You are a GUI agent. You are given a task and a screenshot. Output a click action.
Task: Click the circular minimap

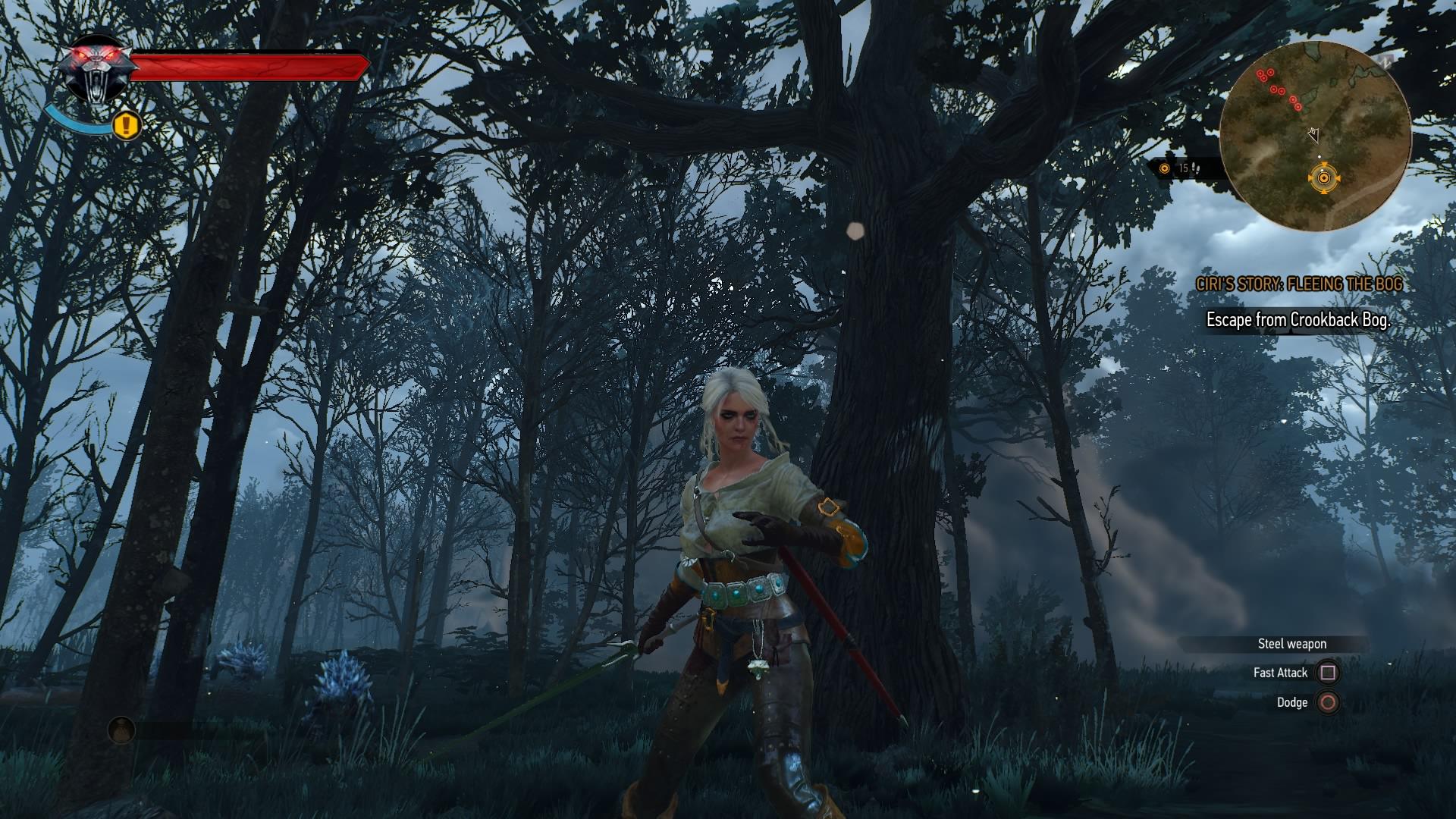click(x=1314, y=136)
